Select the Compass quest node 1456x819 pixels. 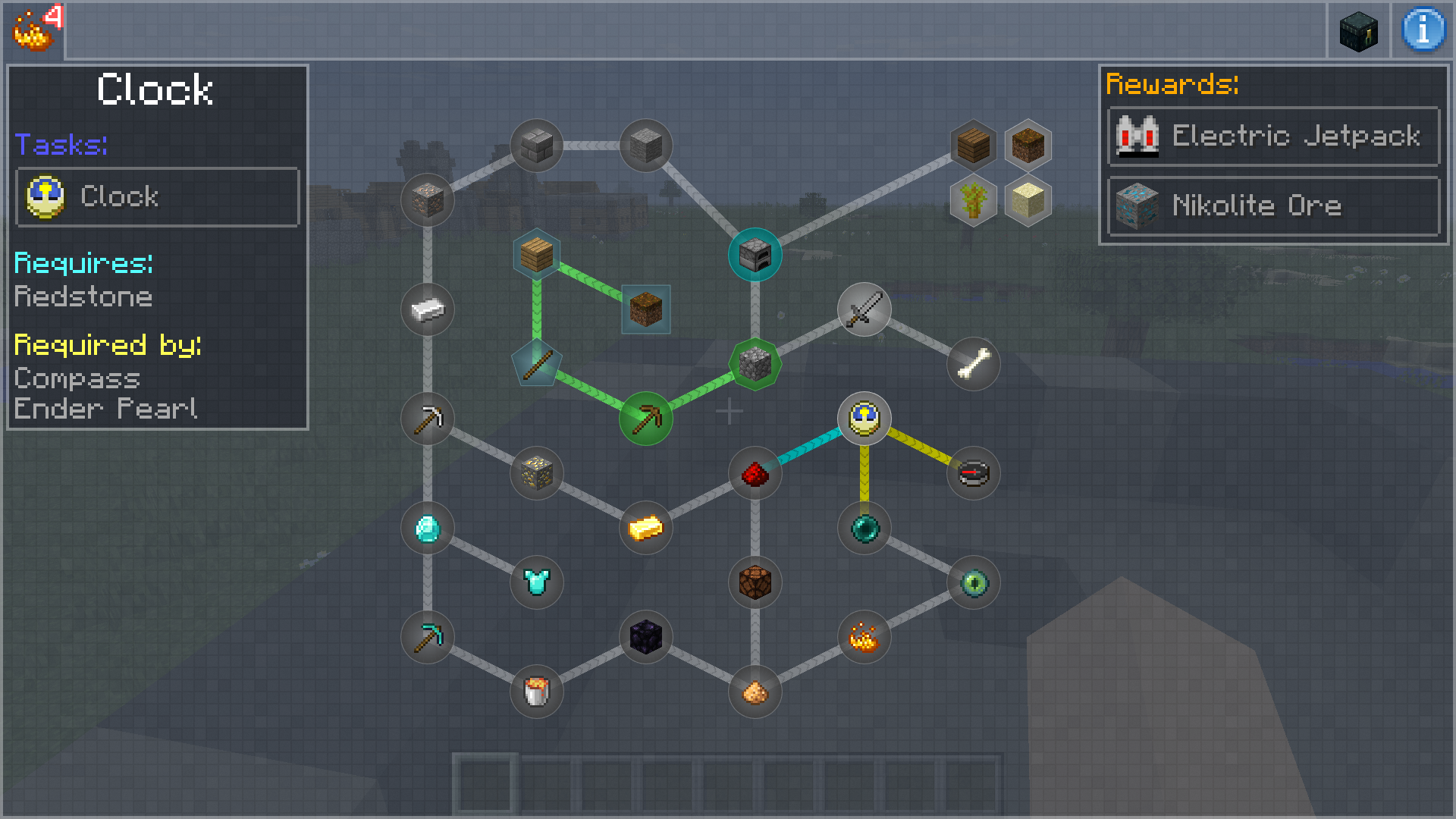click(x=973, y=474)
